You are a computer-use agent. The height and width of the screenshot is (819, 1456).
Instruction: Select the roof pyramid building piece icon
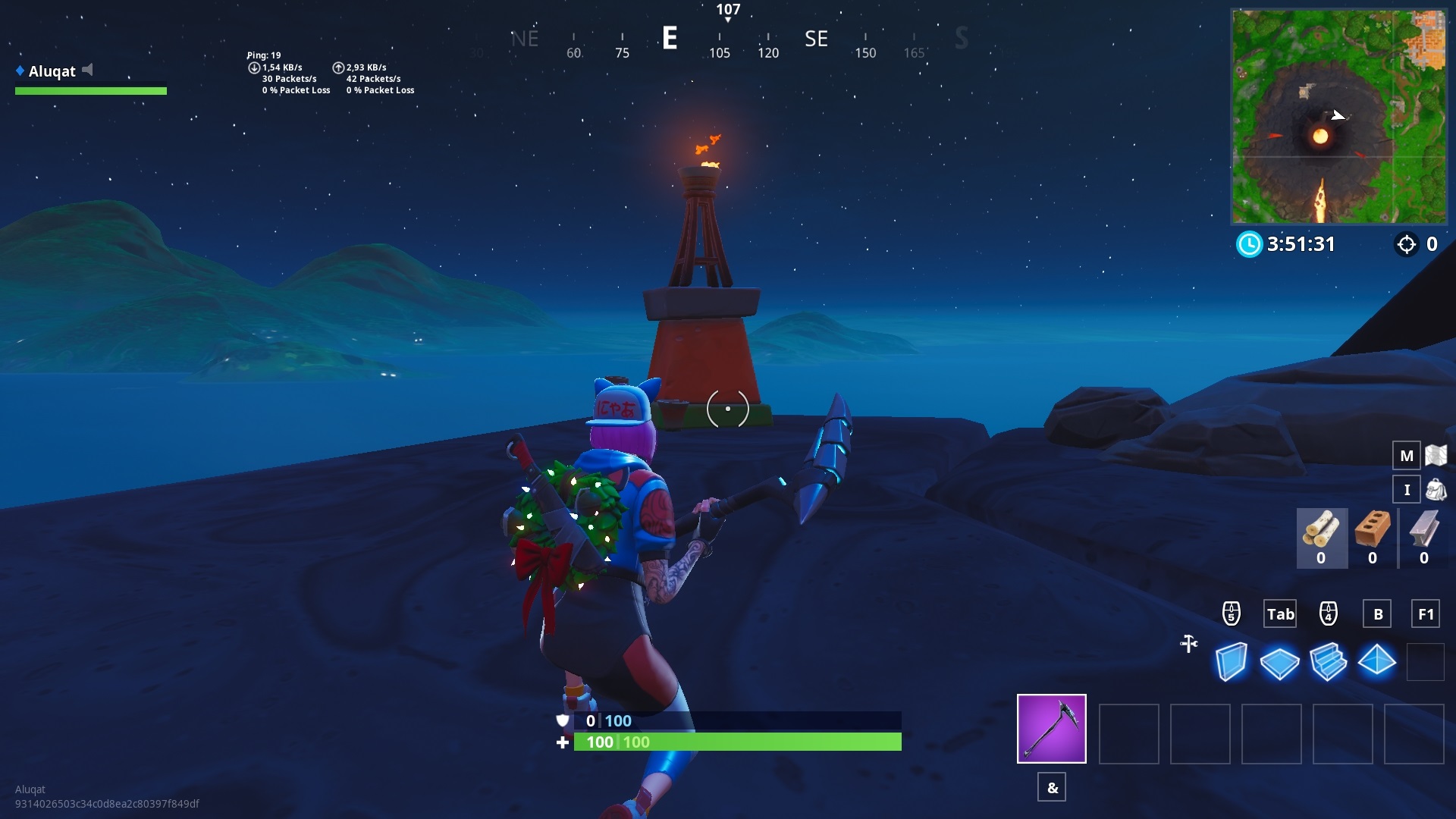1378,662
